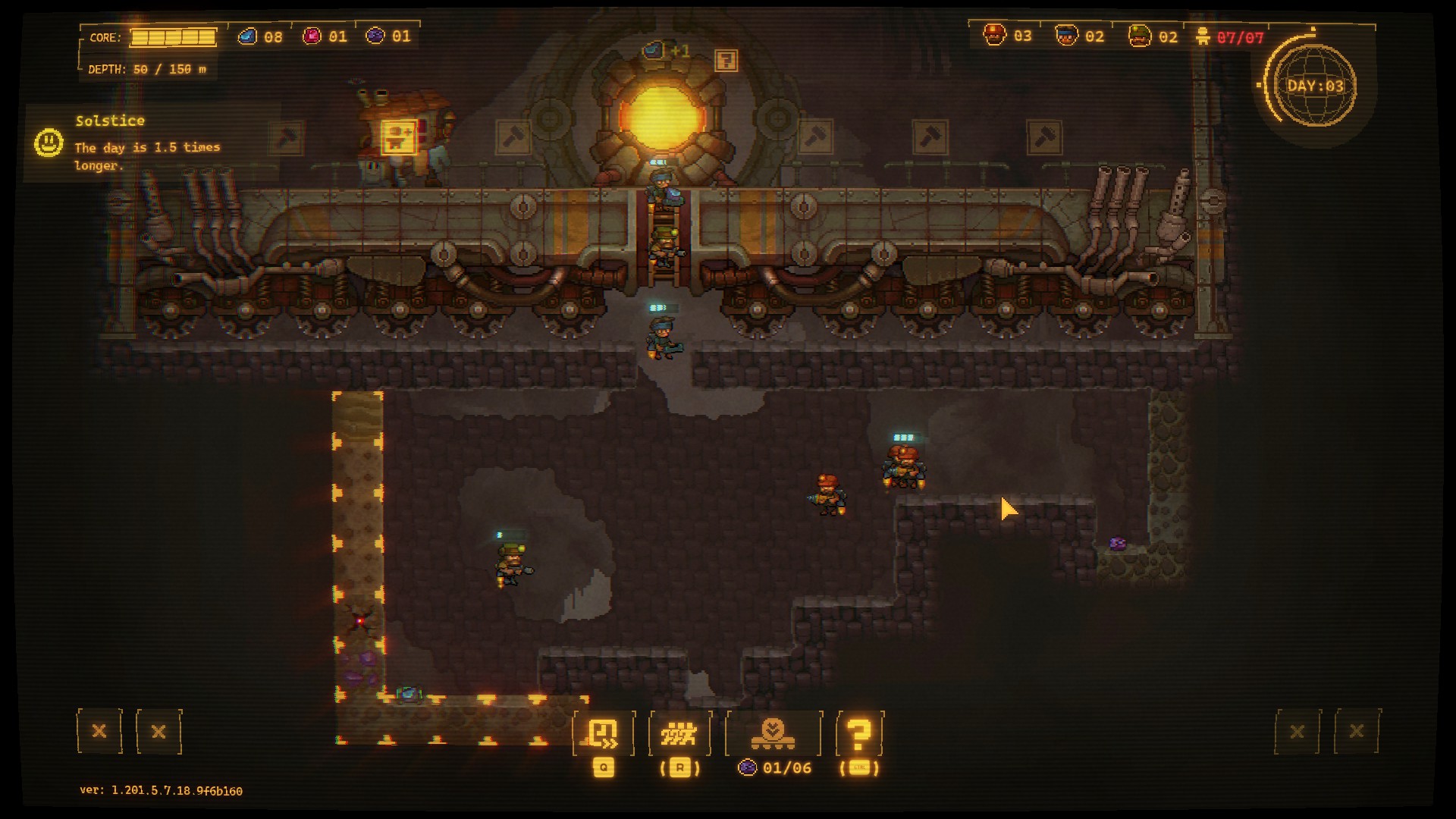Select the Solstice event smiley icon

49,143
